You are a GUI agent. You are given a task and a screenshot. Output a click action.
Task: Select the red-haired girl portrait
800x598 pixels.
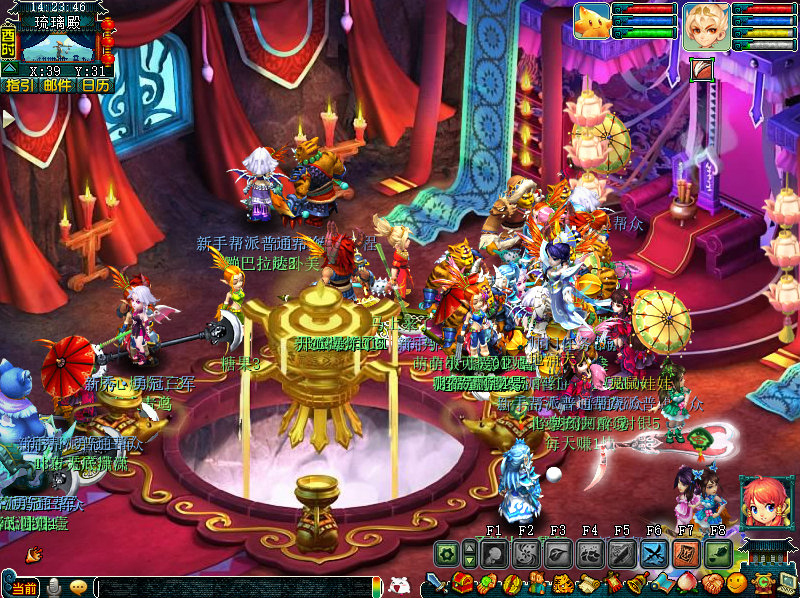(762, 502)
